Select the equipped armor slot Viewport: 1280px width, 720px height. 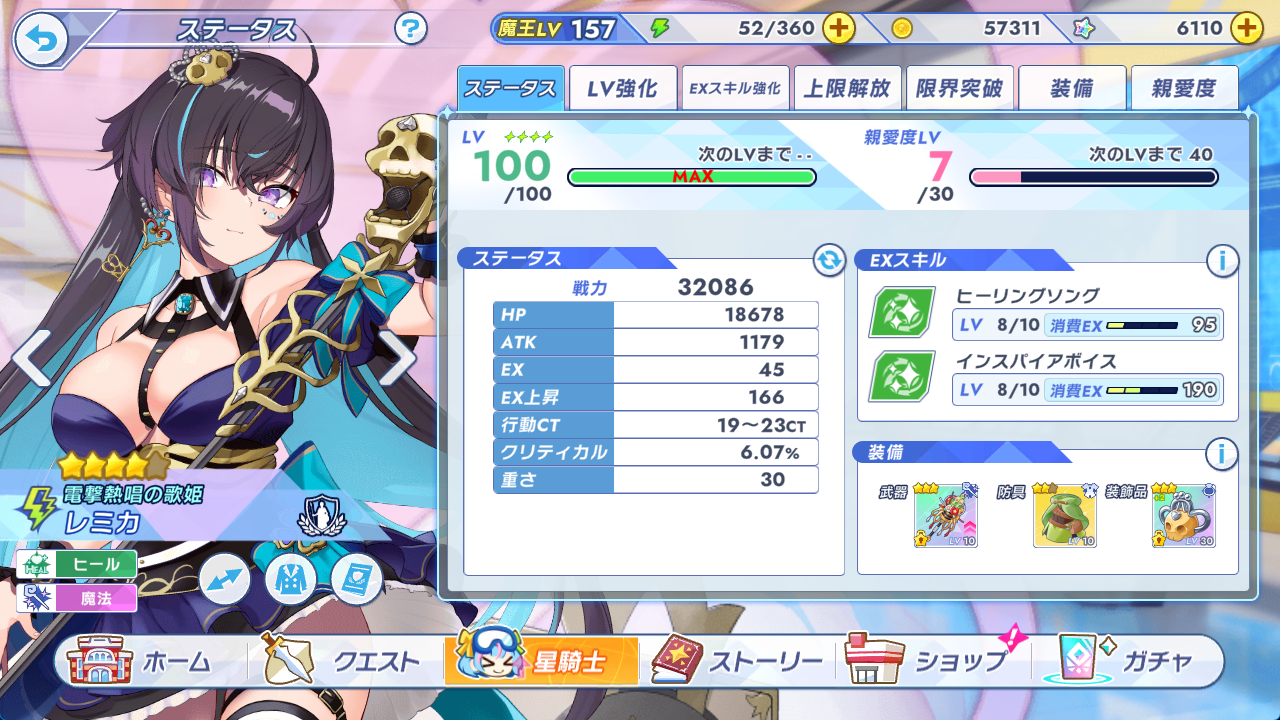pos(1064,516)
